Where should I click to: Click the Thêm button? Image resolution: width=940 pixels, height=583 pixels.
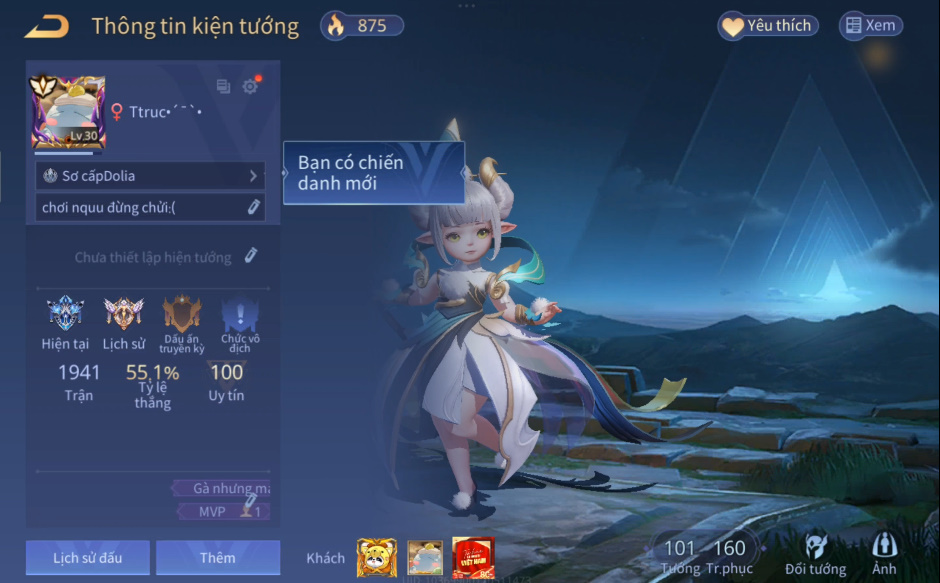coord(218,558)
